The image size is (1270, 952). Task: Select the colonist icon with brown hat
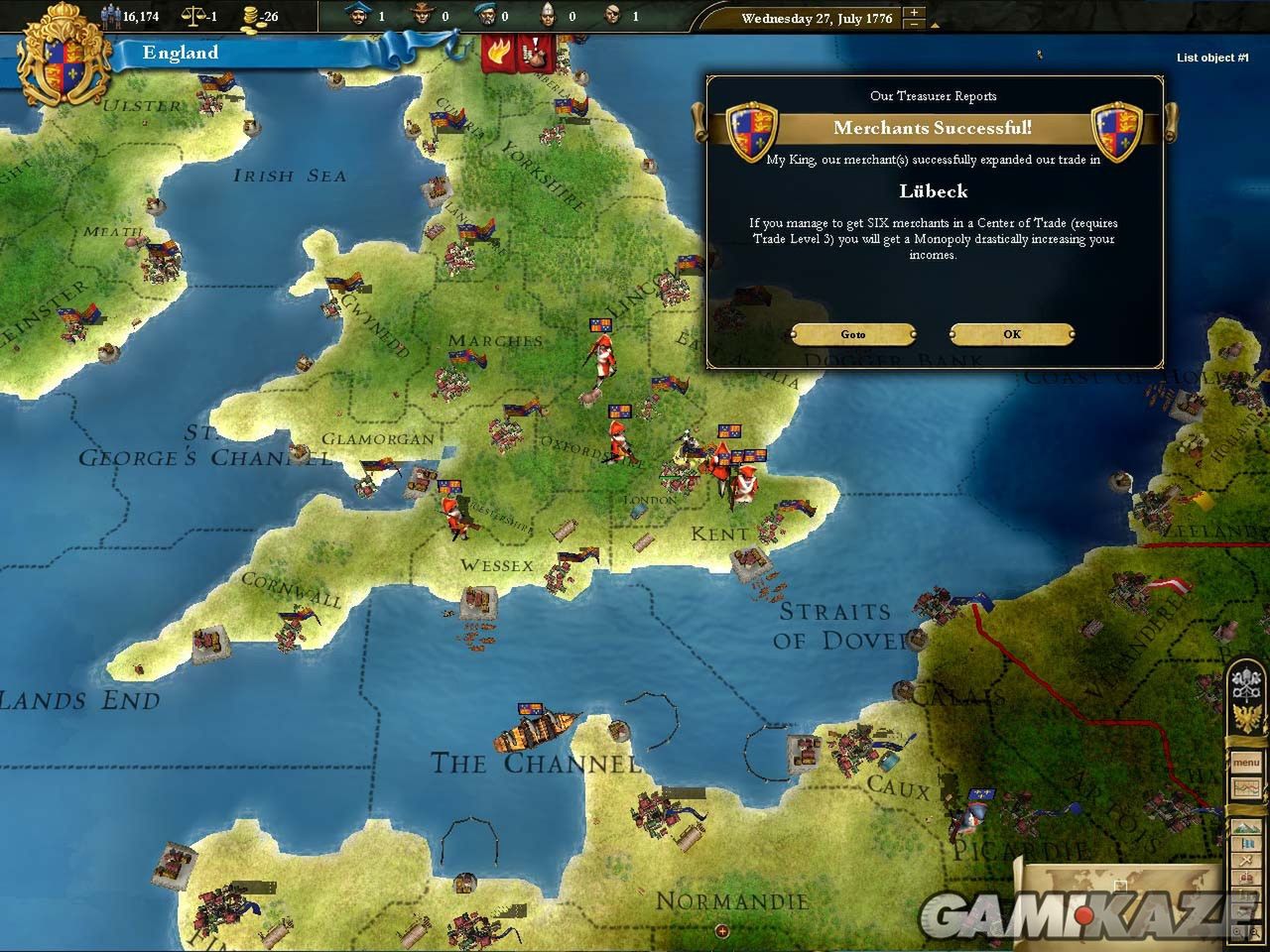421,15
